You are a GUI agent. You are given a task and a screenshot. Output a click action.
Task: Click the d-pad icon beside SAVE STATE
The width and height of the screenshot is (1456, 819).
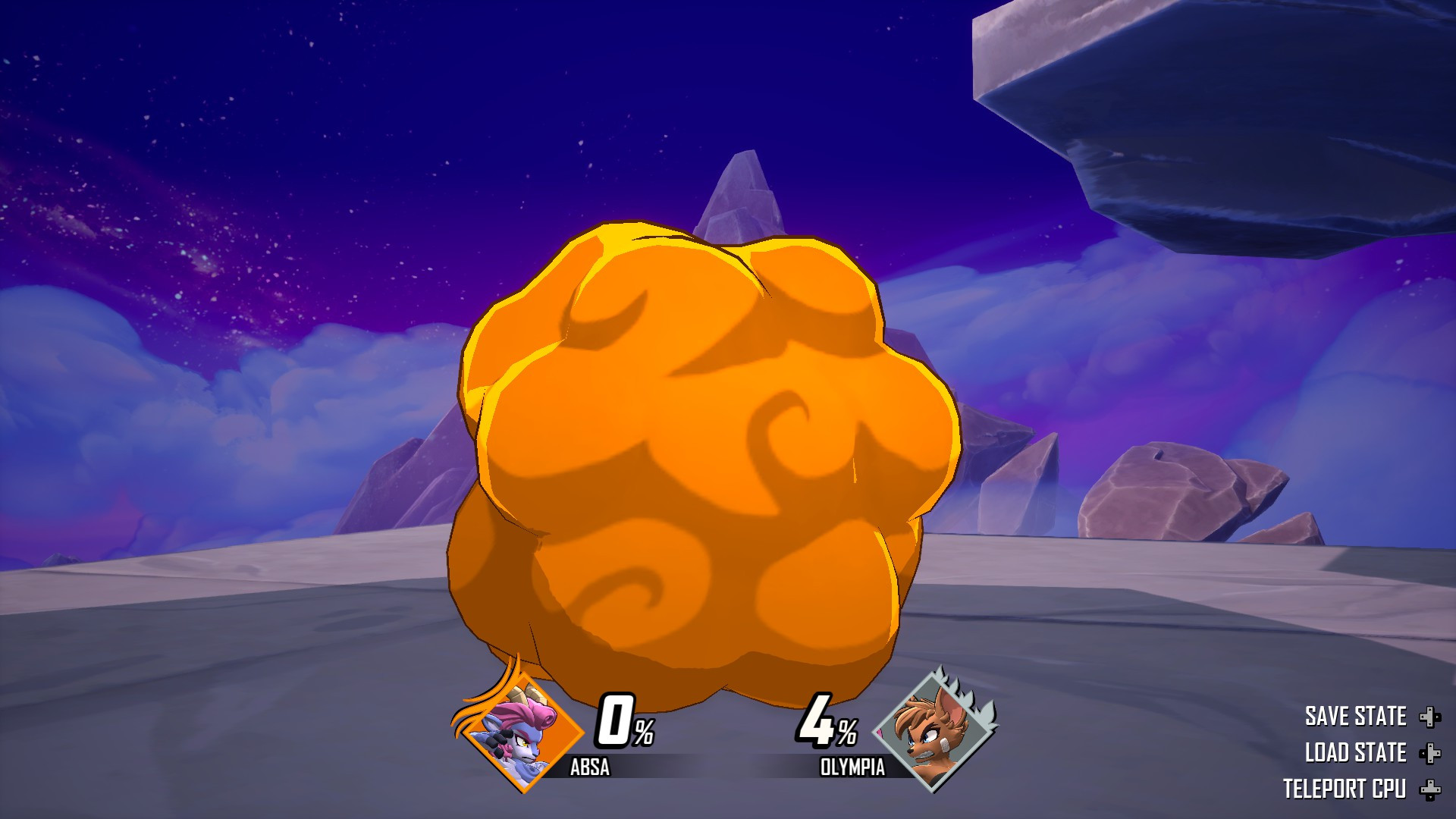1431,716
